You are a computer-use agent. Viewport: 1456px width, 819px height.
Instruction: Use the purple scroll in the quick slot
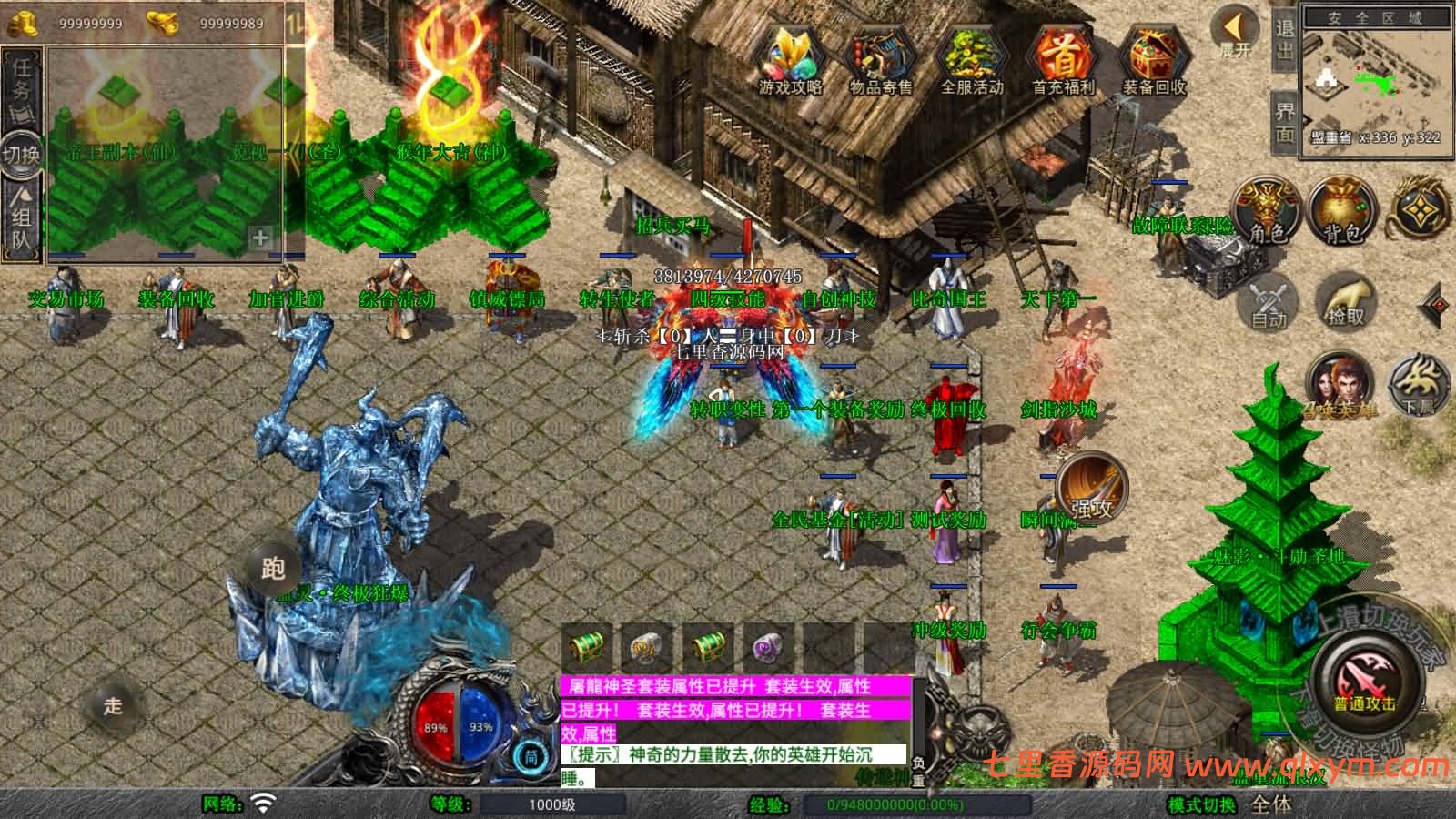pyautogui.click(x=769, y=649)
